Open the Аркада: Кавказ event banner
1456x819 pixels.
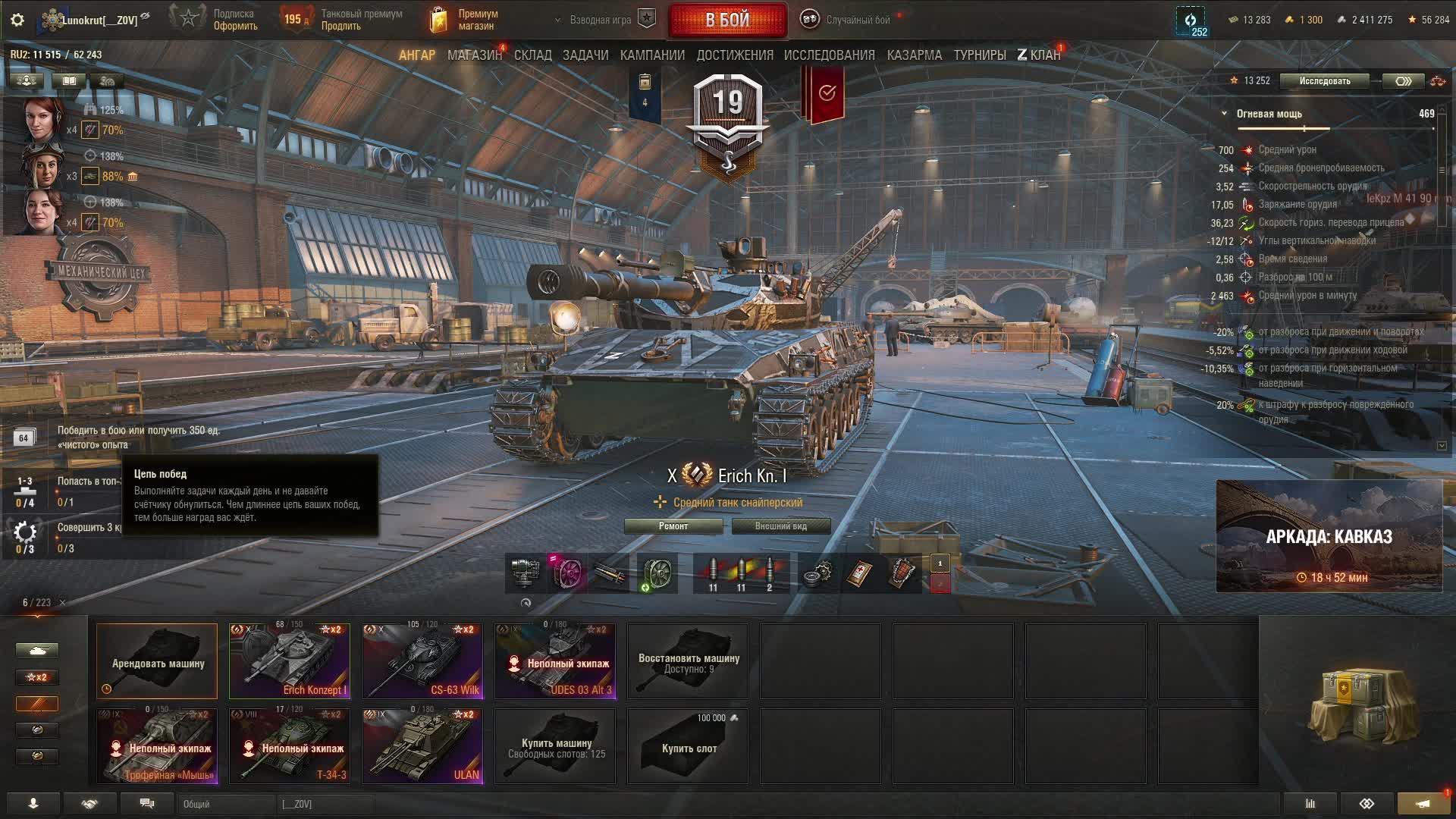(1329, 536)
